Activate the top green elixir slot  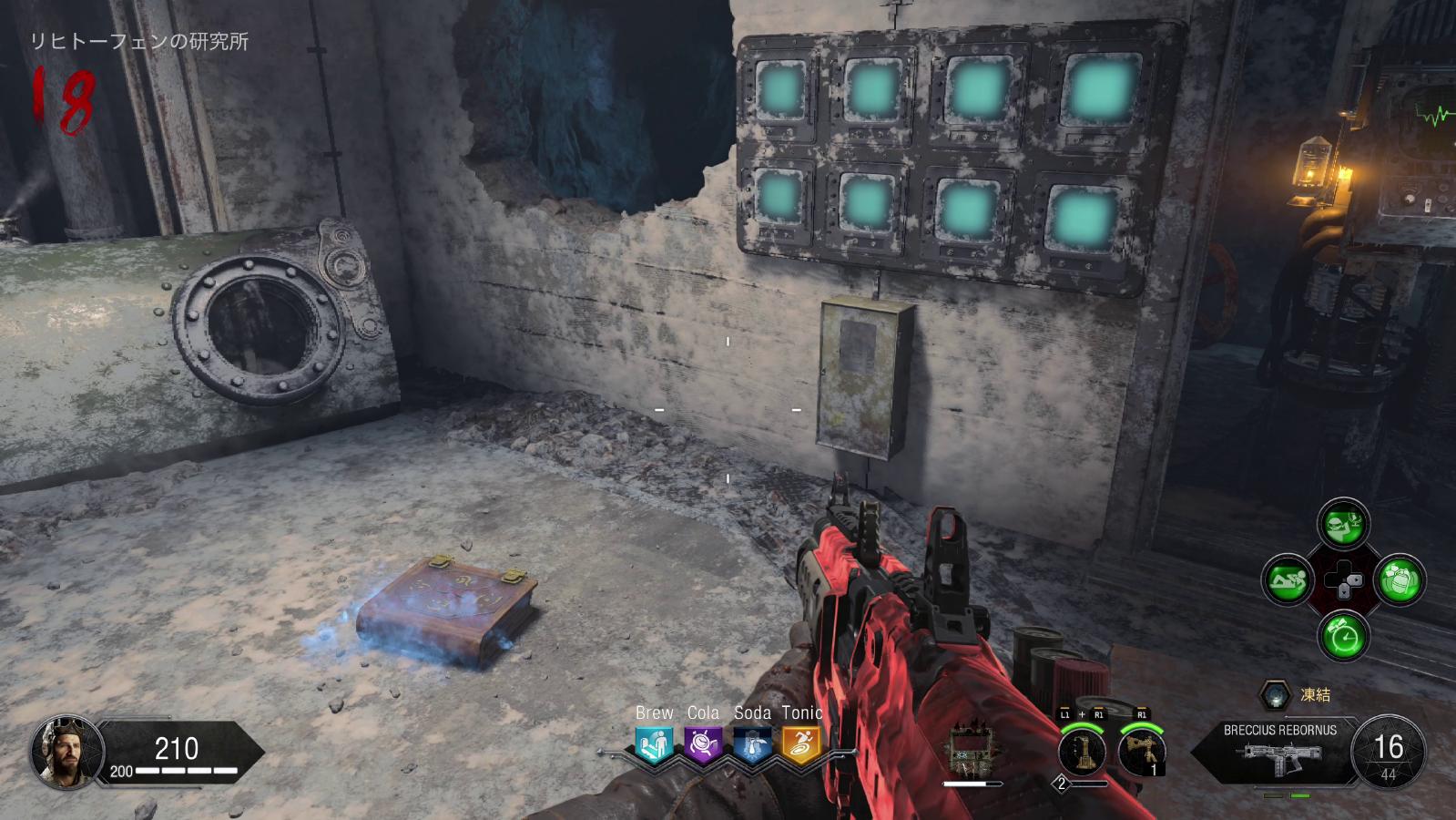pos(1343,524)
